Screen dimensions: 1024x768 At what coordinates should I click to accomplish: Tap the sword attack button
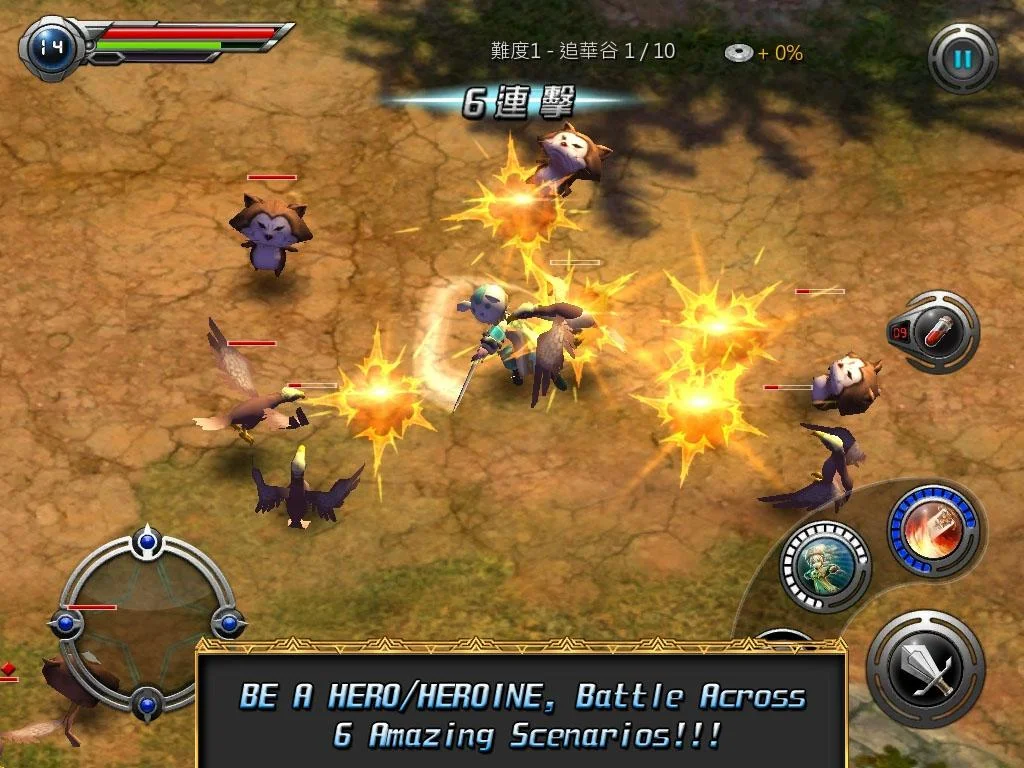(x=925, y=669)
